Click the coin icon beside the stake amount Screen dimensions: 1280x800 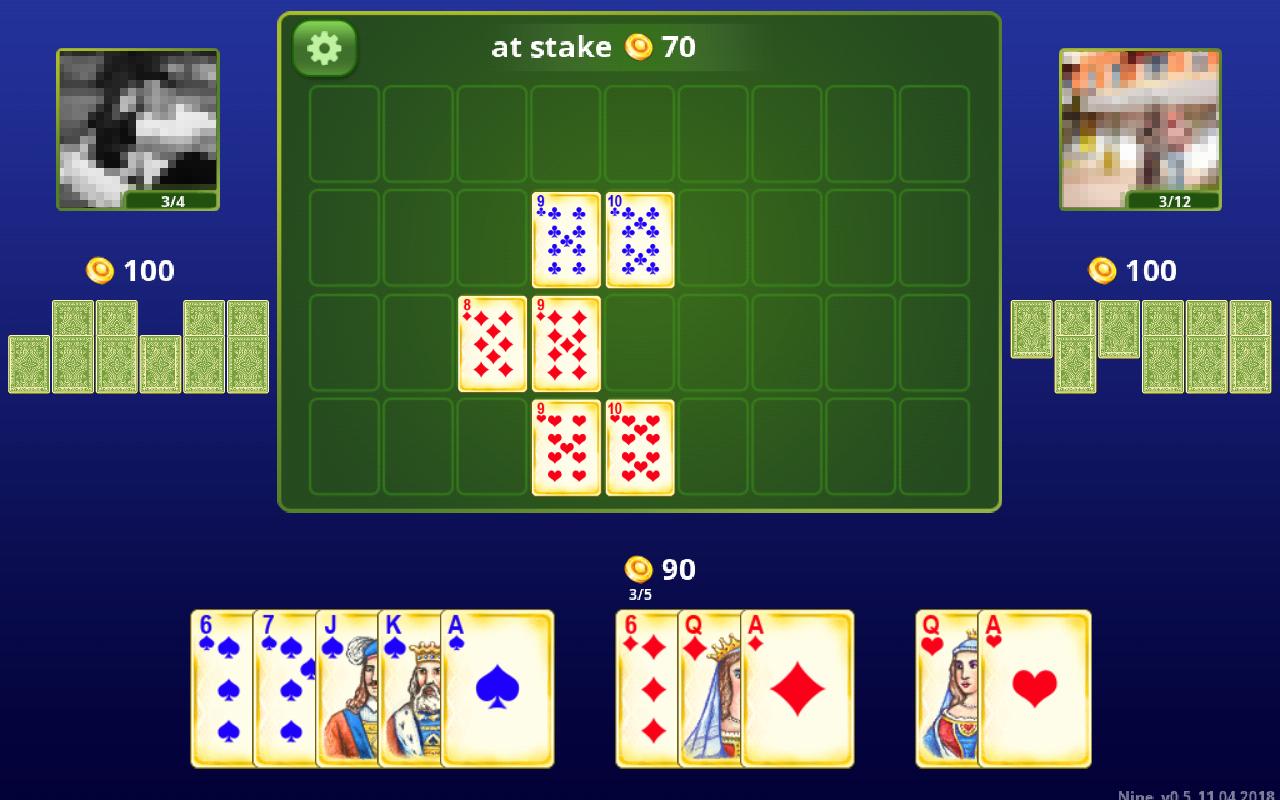click(x=638, y=46)
